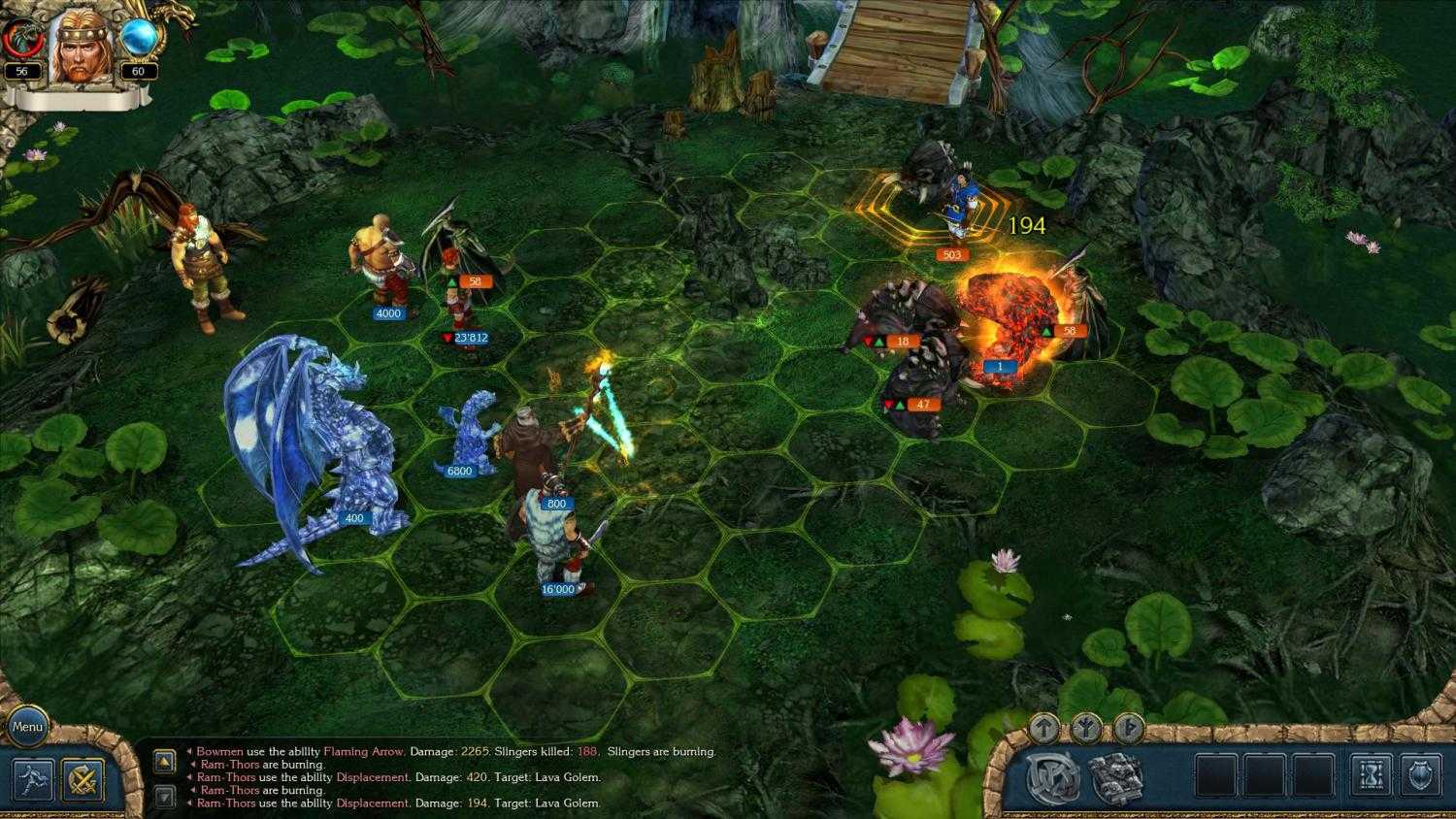1456x819 pixels.
Task: Click the Displacement ability text in the log
Action: 373,777
